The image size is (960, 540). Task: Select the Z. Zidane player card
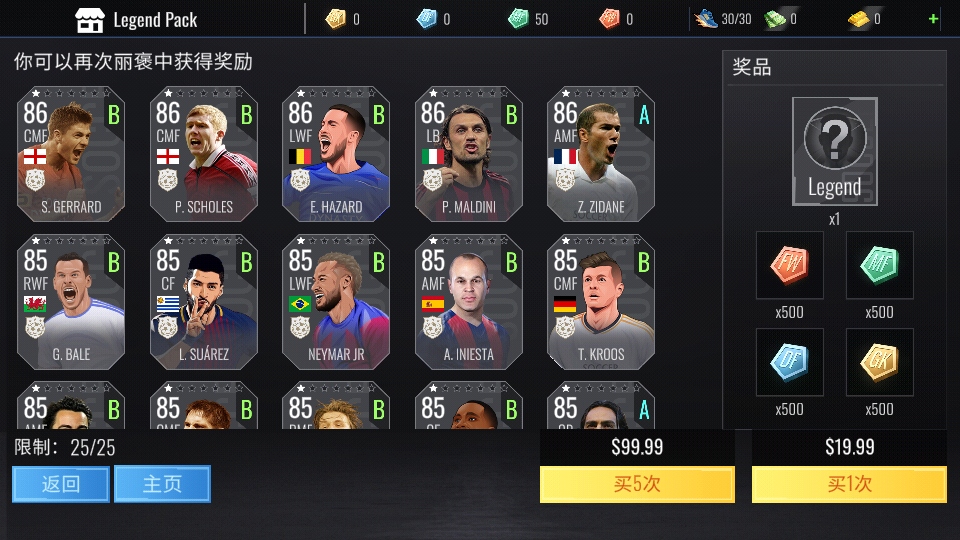(x=601, y=155)
